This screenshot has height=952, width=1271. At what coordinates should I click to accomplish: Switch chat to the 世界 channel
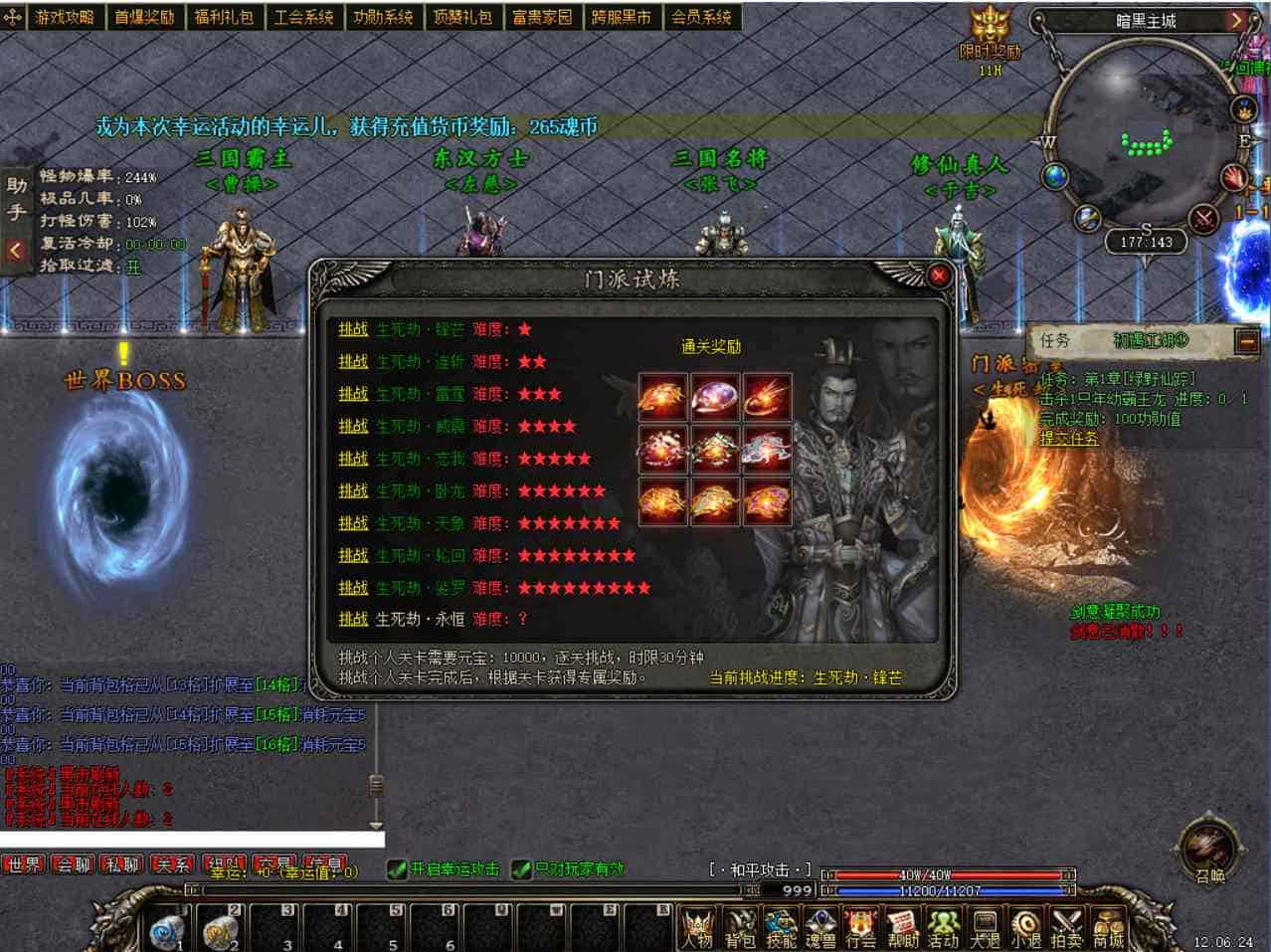pos(24,864)
